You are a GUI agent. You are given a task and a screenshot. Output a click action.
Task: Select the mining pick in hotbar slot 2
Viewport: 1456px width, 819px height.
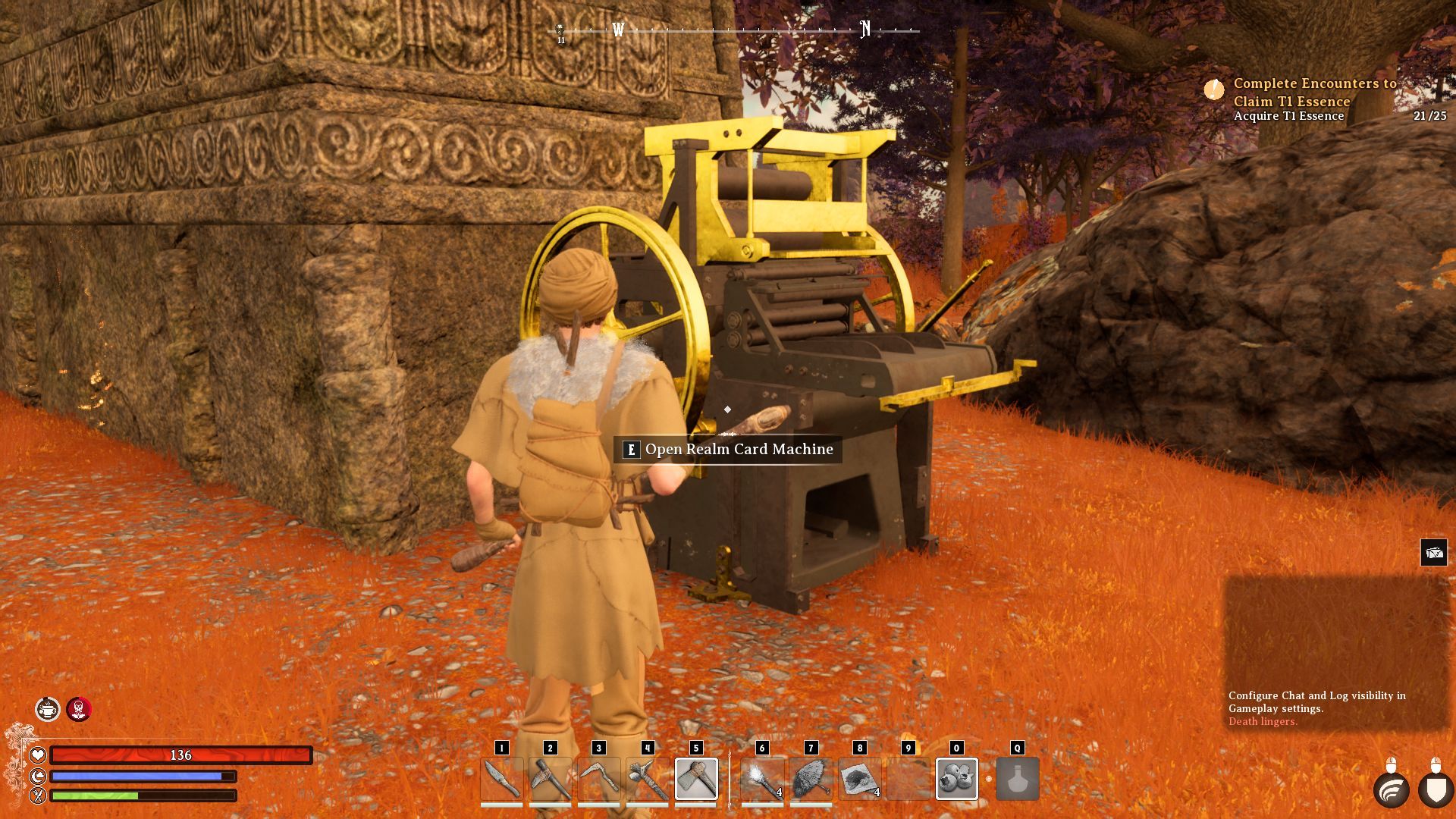pos(550,778)
